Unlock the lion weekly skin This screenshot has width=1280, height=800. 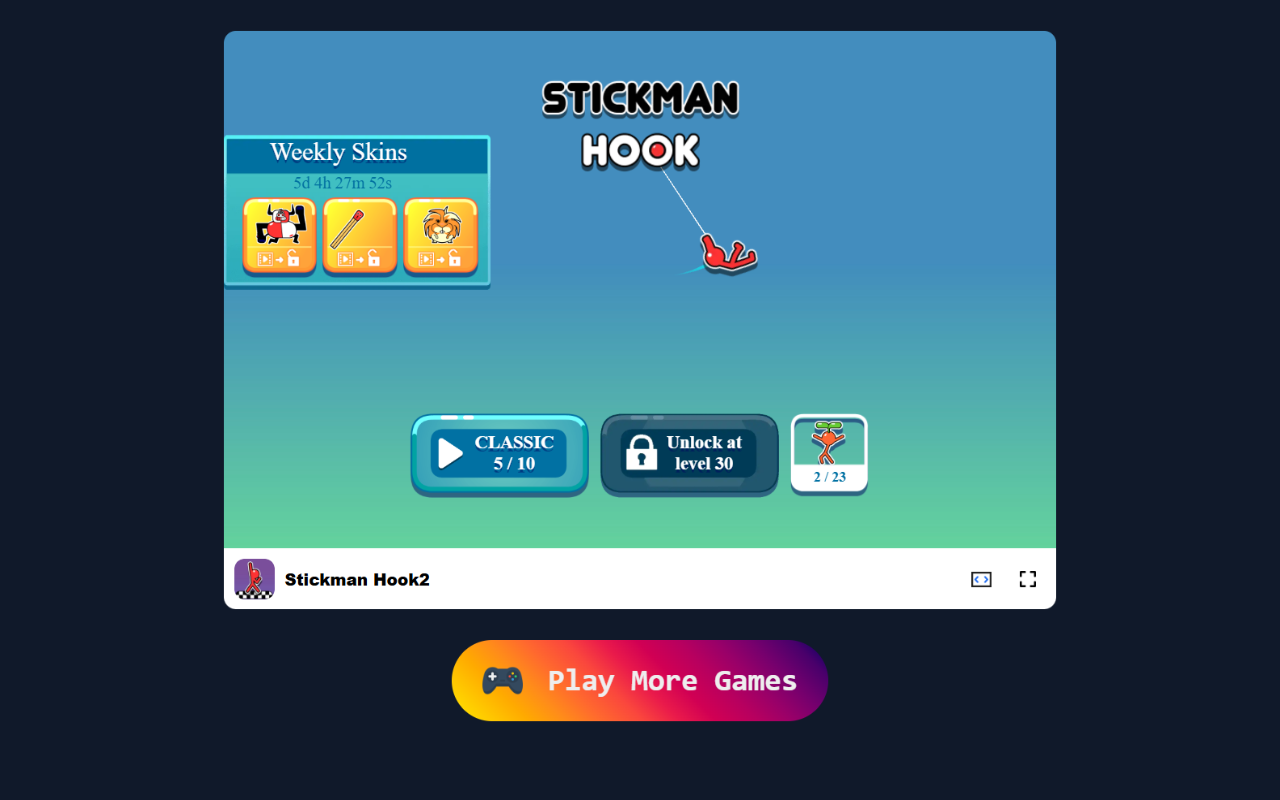pos(442,230)
